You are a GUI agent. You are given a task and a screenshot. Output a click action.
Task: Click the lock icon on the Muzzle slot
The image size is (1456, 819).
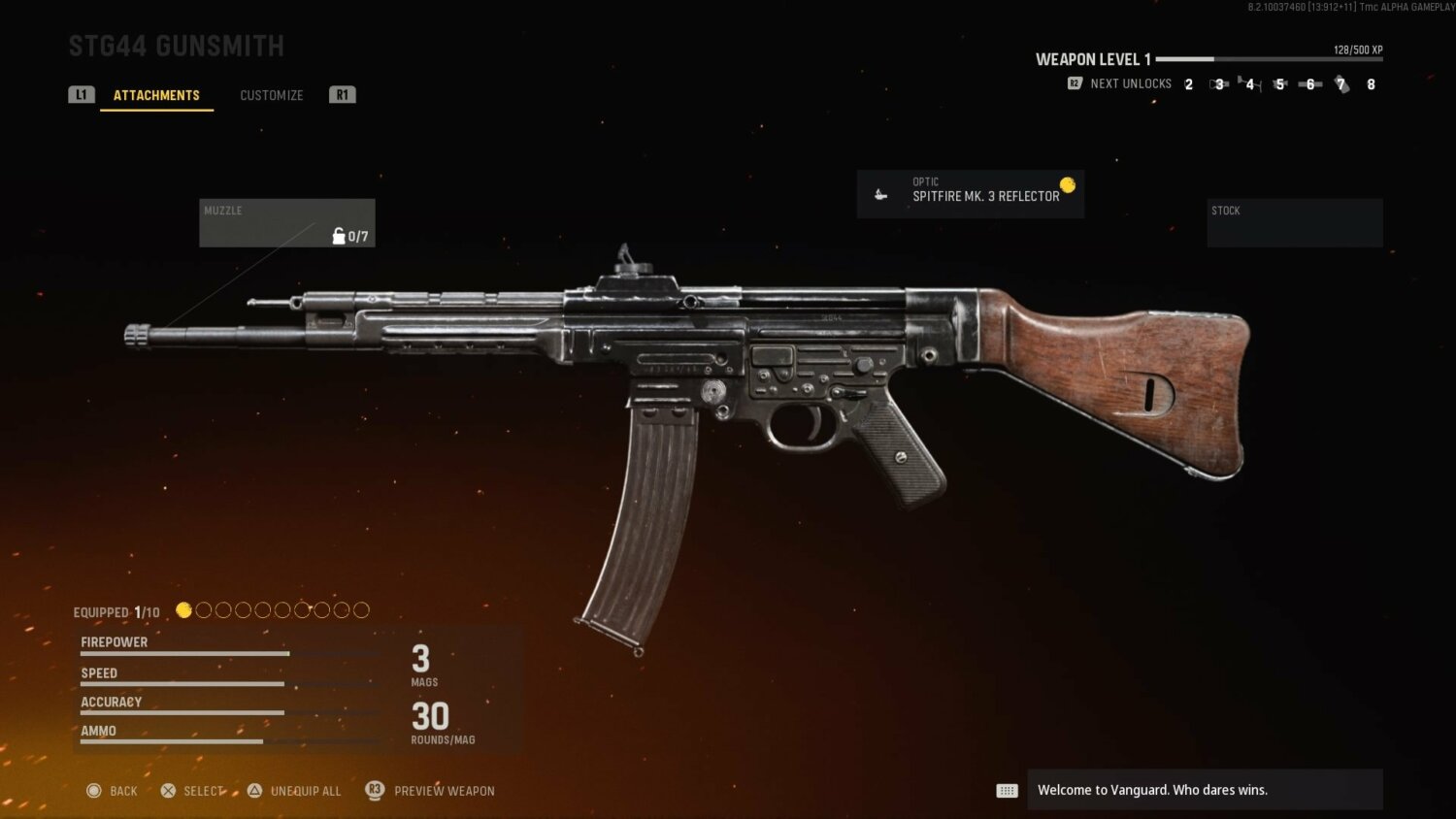(339, 235)
